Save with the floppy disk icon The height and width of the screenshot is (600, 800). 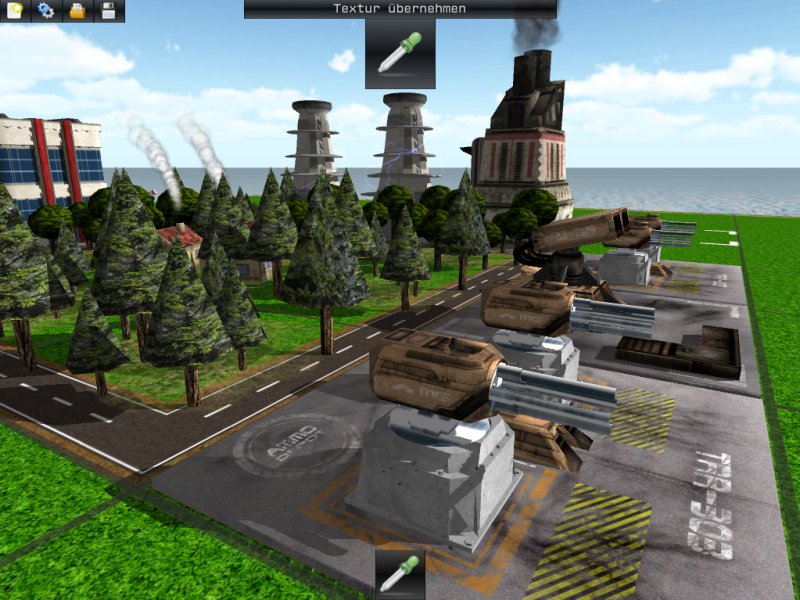pos(108,11)
